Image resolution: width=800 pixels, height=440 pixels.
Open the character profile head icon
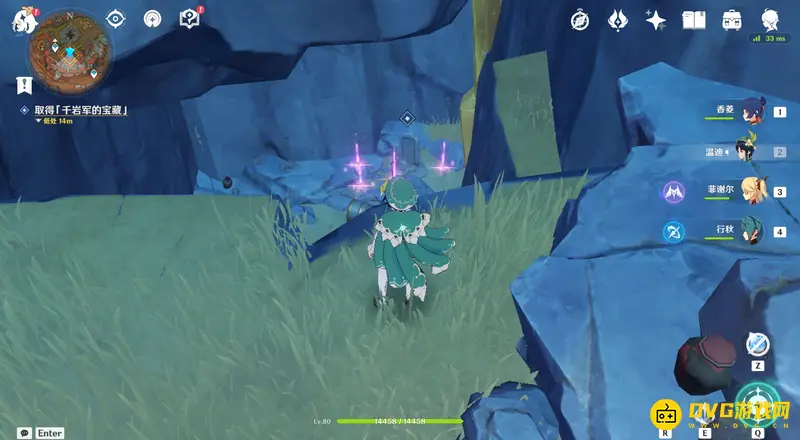770,19
